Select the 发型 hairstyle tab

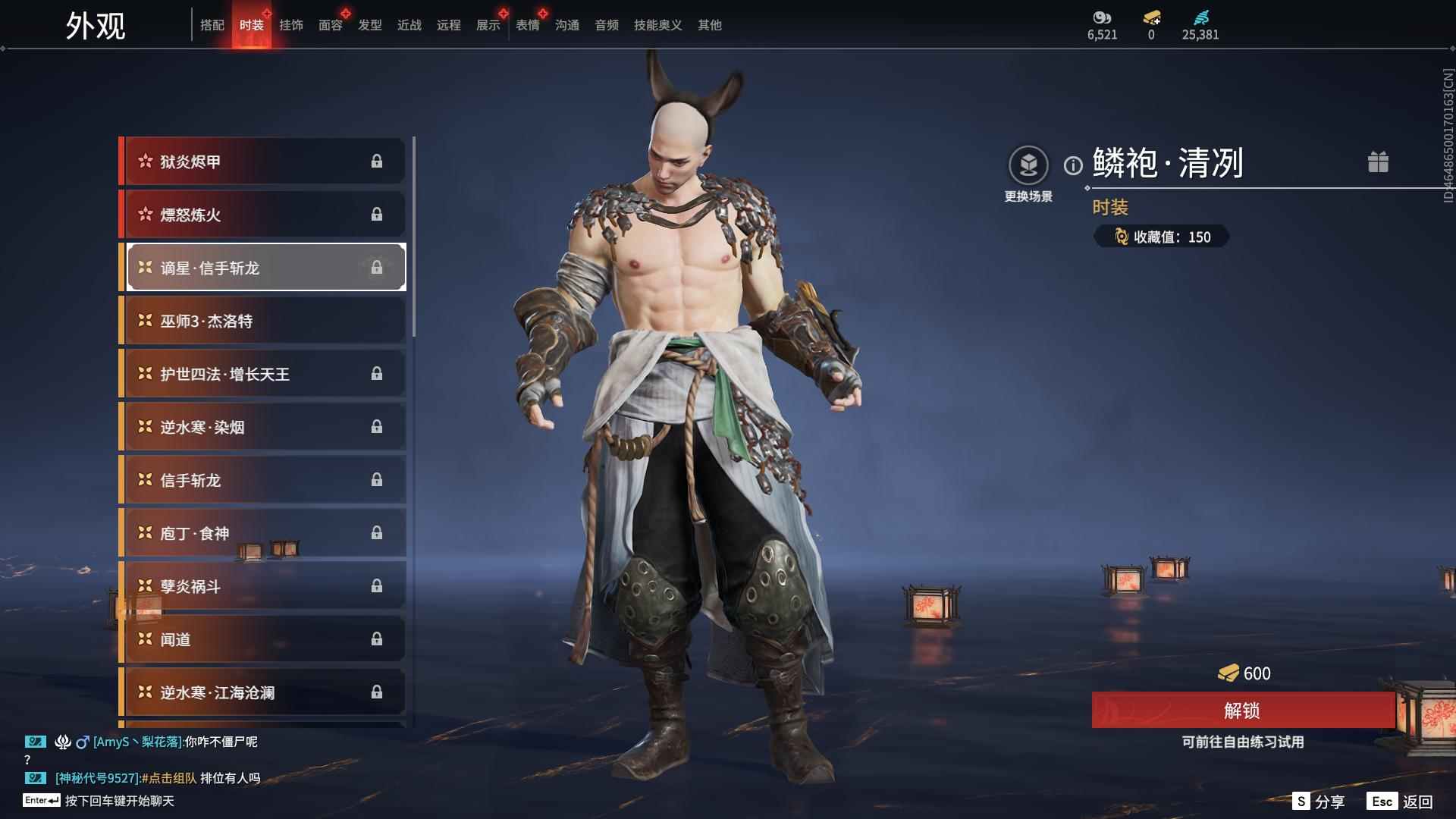tap(370, 25)
